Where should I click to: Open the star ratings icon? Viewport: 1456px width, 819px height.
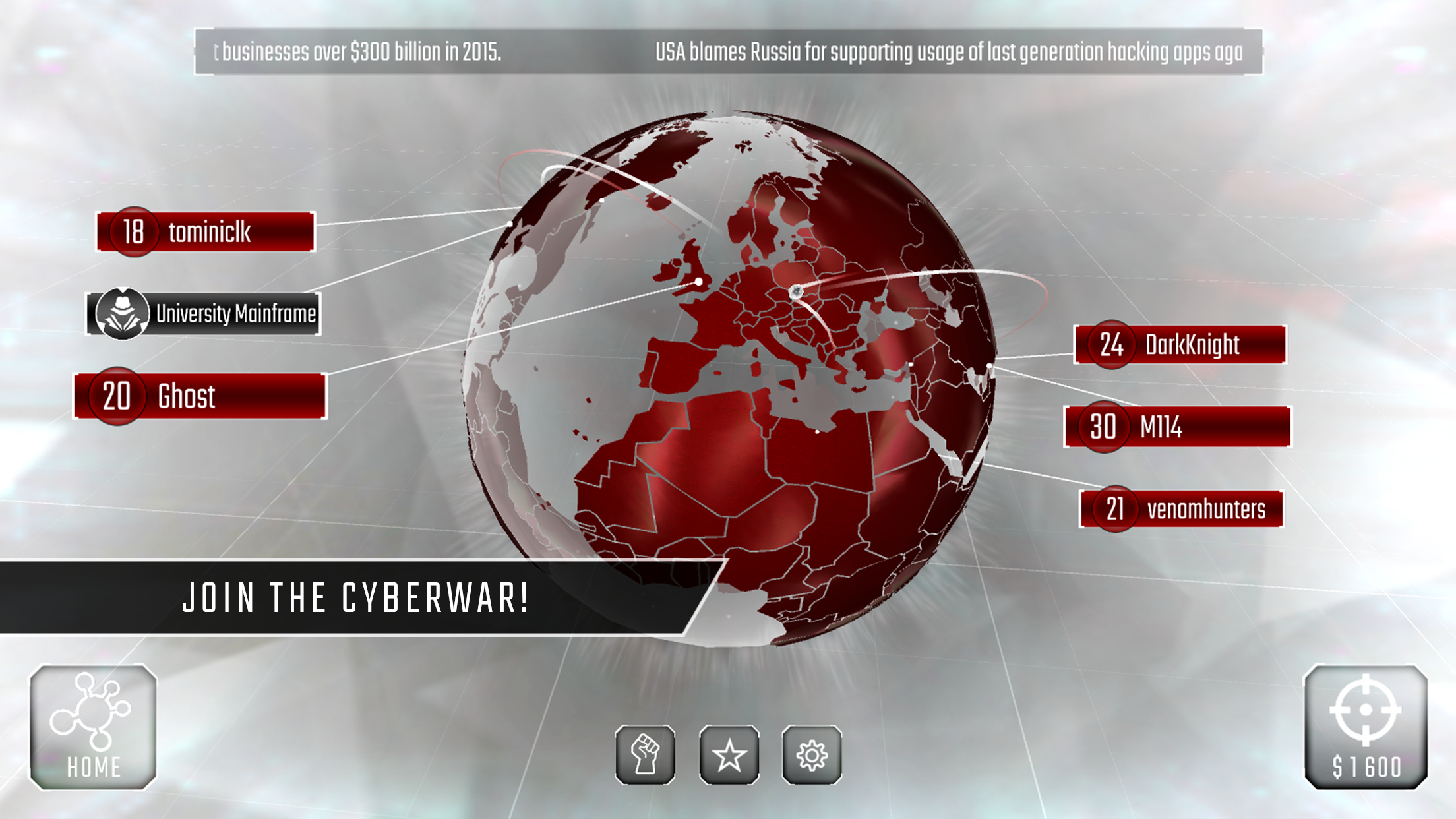(x=728, y=754)
